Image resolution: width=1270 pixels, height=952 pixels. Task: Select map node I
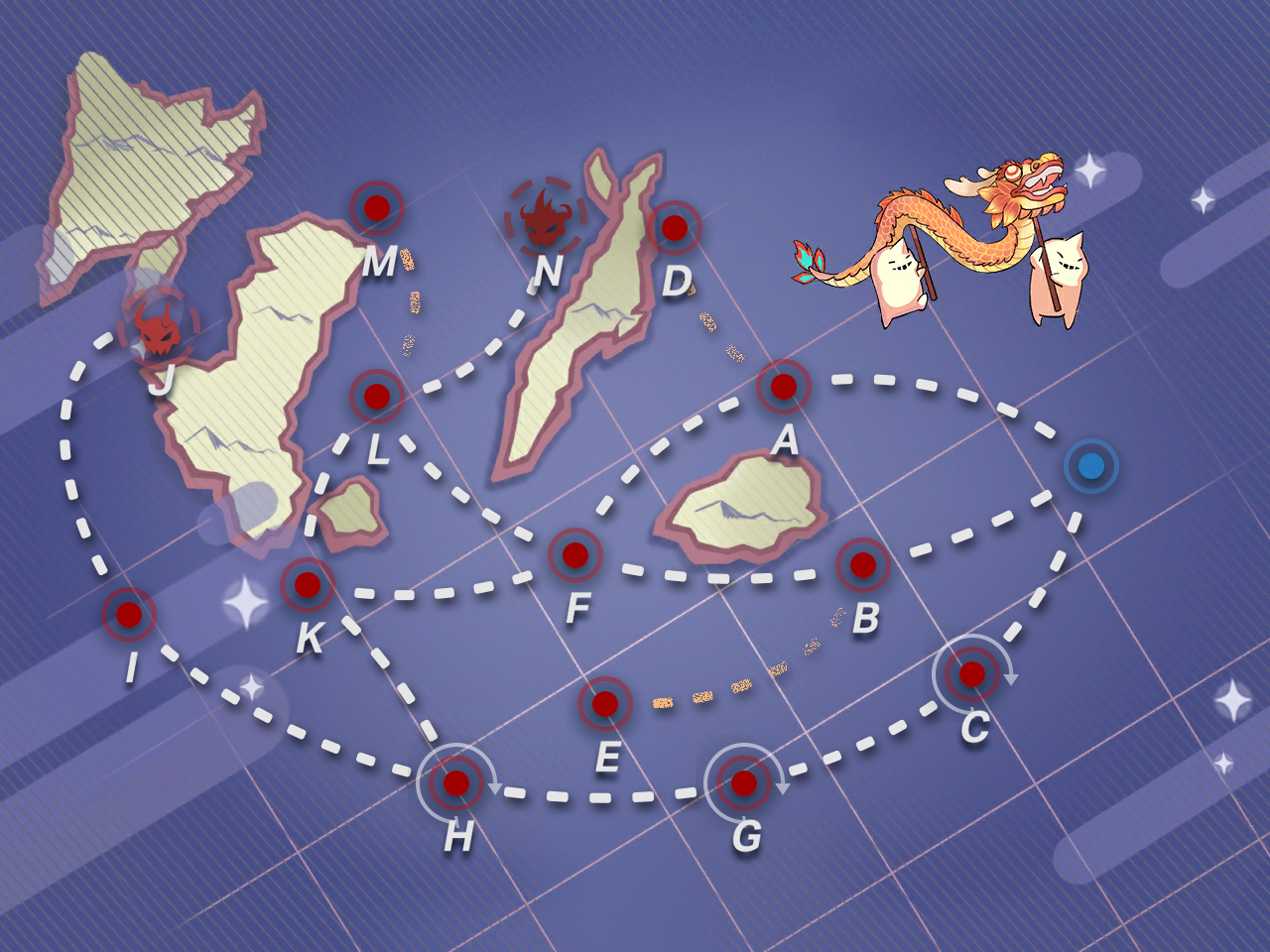(x=129, y=615)
